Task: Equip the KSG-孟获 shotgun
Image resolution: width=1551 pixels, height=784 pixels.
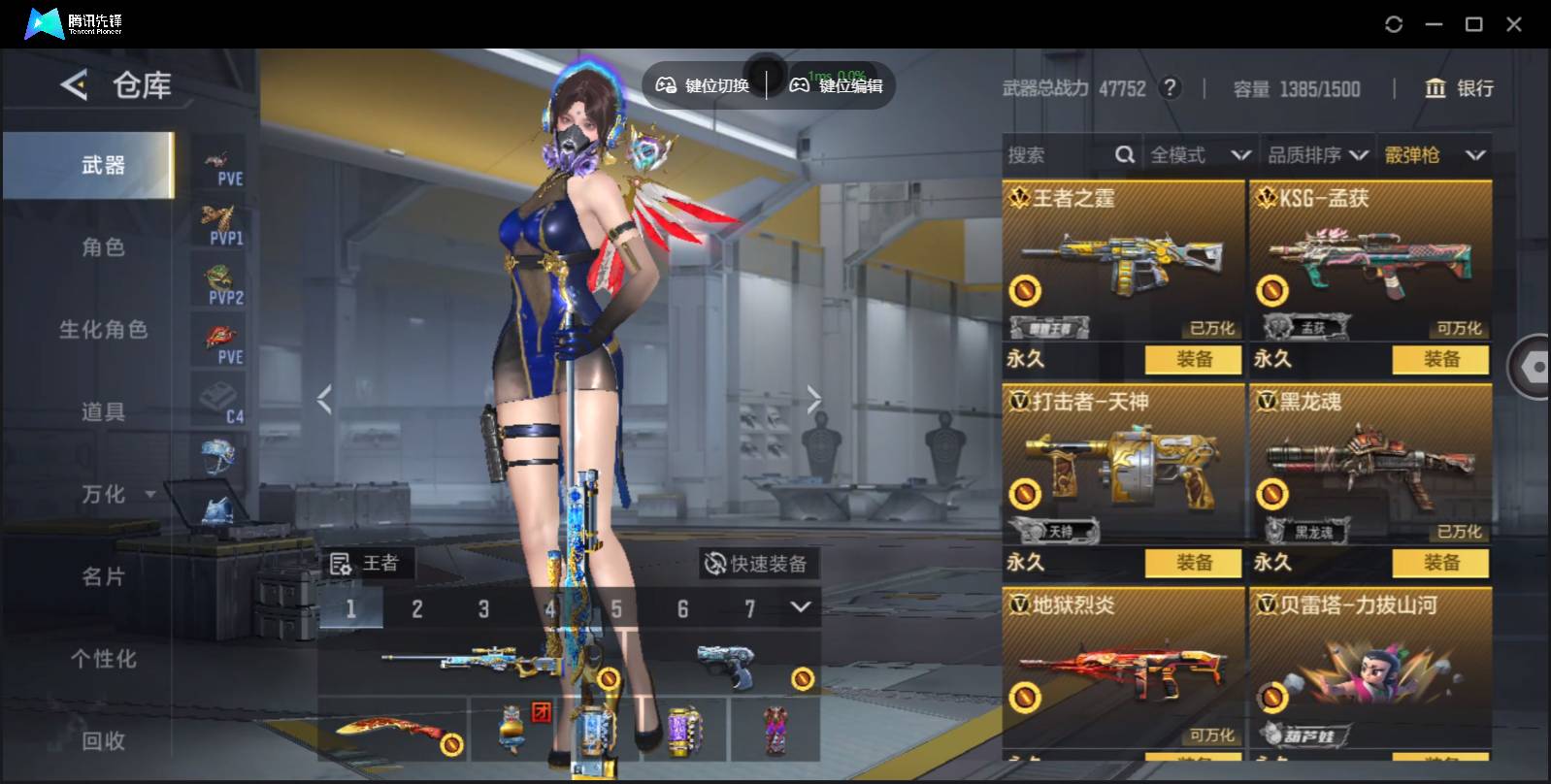Action: click(1440, 360)
